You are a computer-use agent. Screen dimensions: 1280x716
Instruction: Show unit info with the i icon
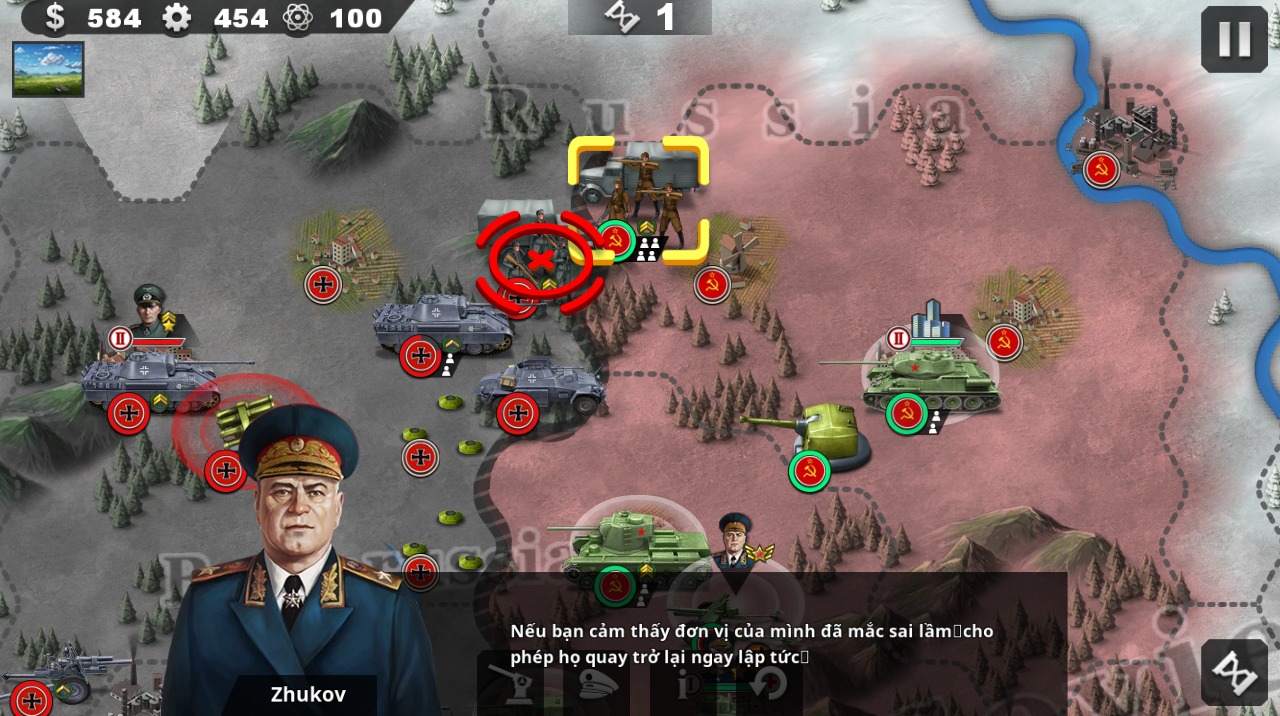(688, 686)
